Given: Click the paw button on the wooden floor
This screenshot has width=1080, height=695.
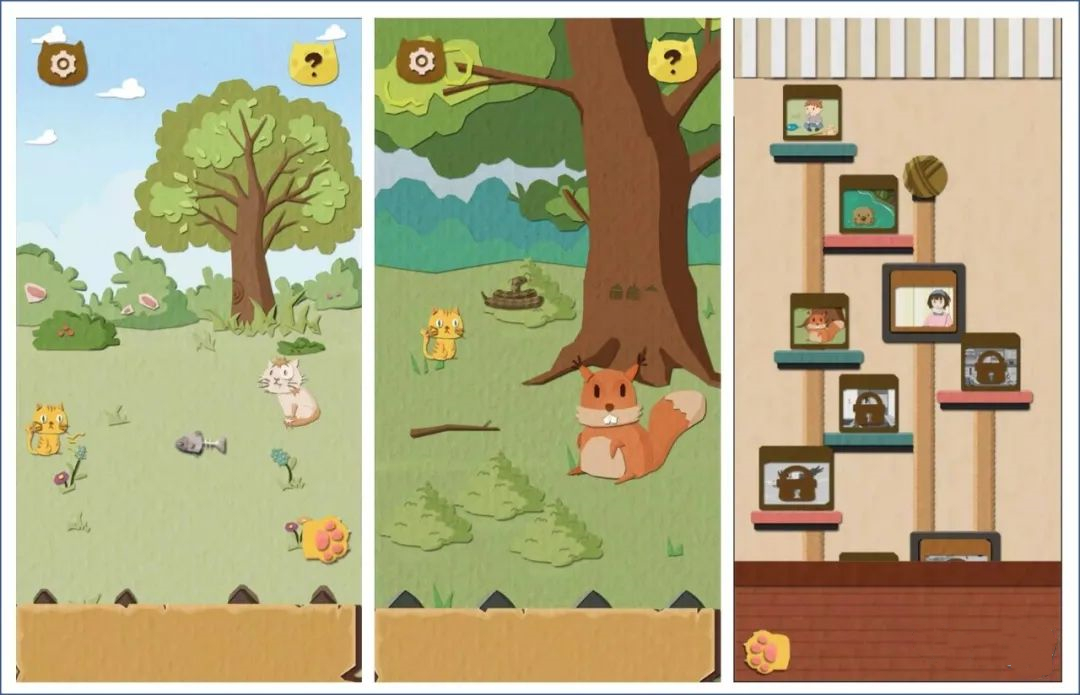Looking at the screenshot, I should pos(766,651).
